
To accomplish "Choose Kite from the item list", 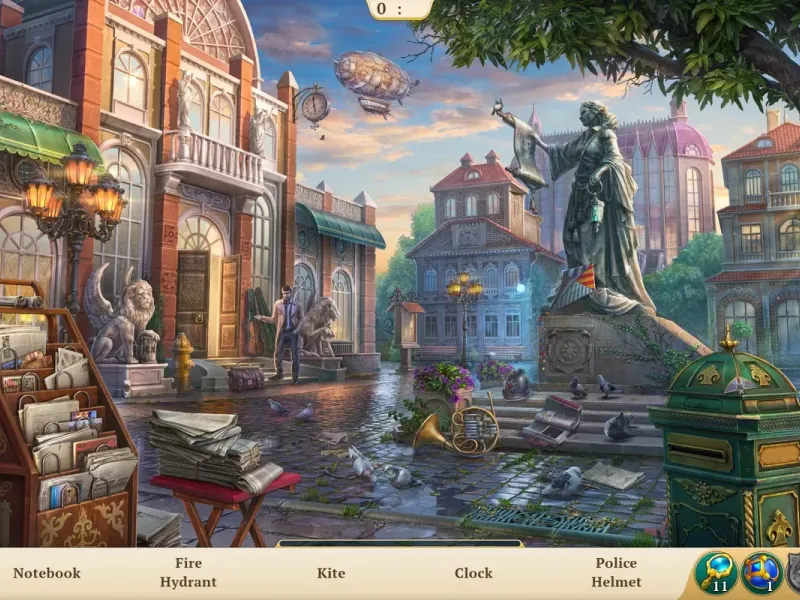I will click(331, 573).
